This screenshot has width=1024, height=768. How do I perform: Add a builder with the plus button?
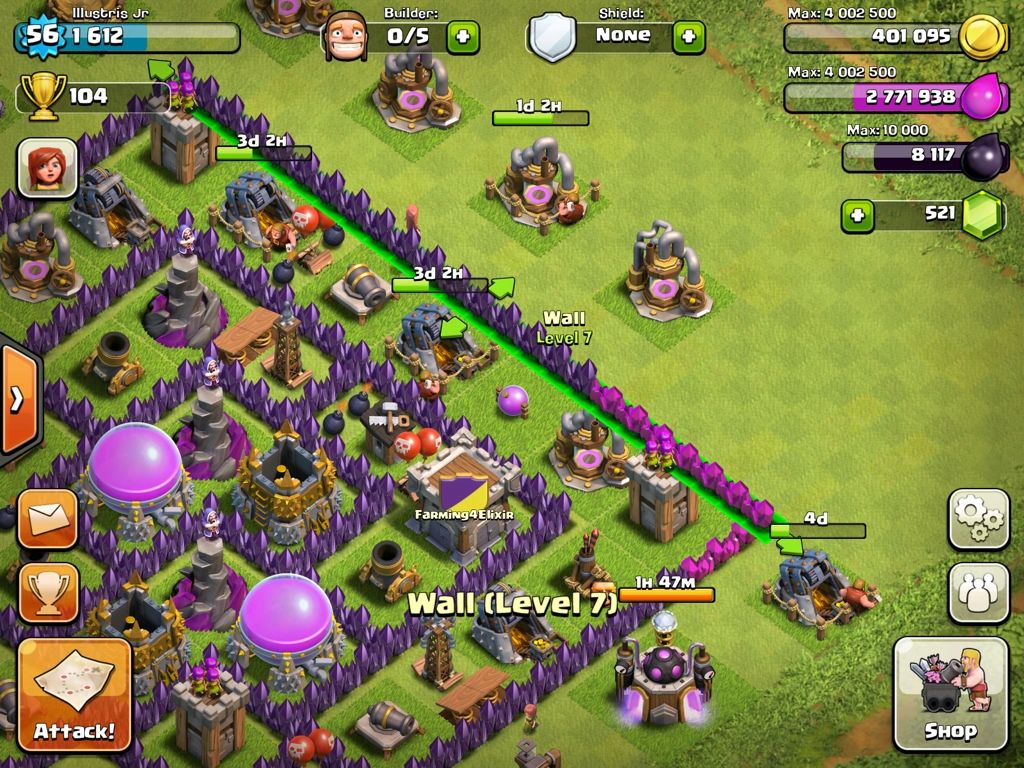[462, 37]
